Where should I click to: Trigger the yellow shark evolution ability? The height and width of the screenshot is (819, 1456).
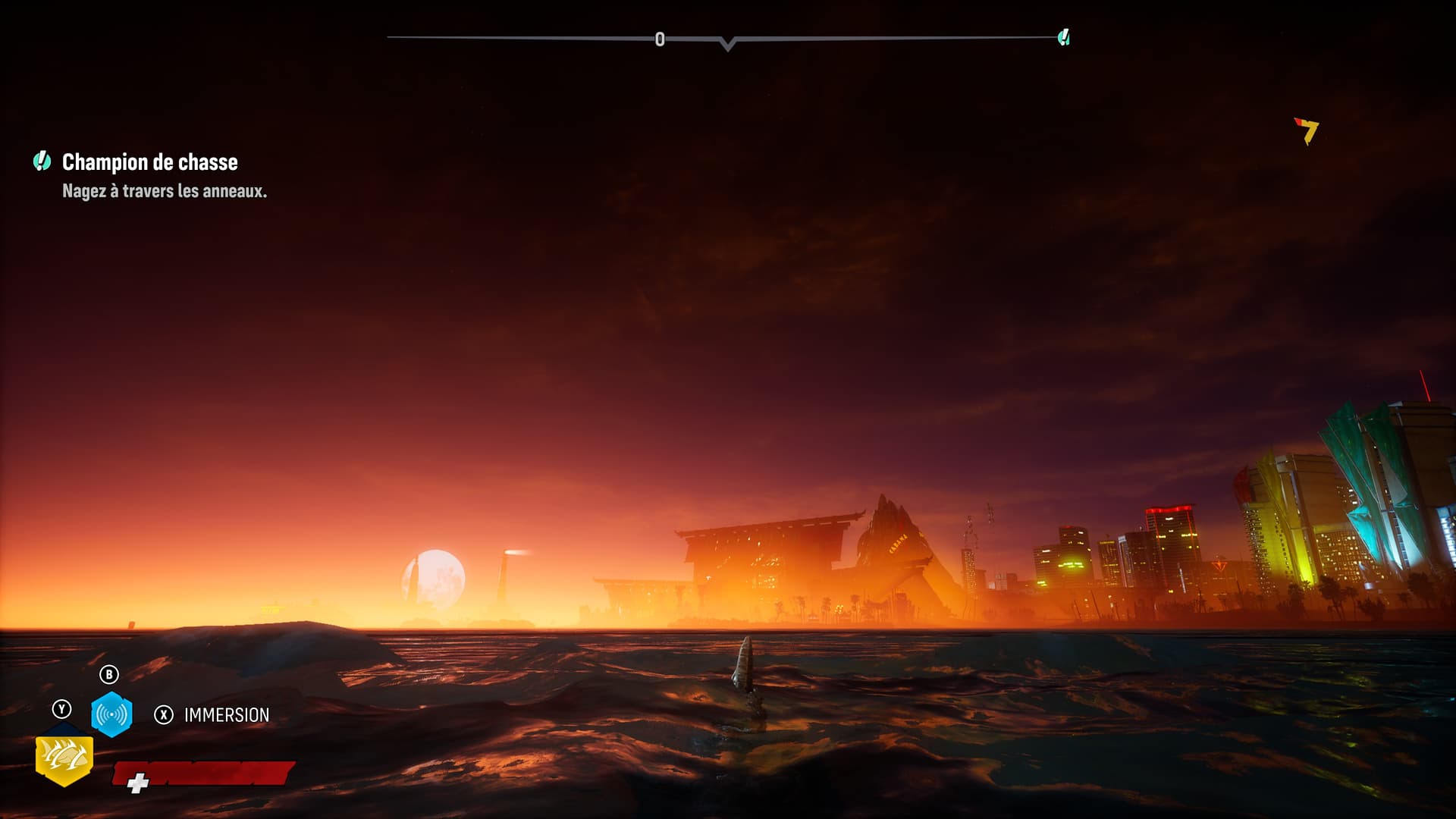64,758
